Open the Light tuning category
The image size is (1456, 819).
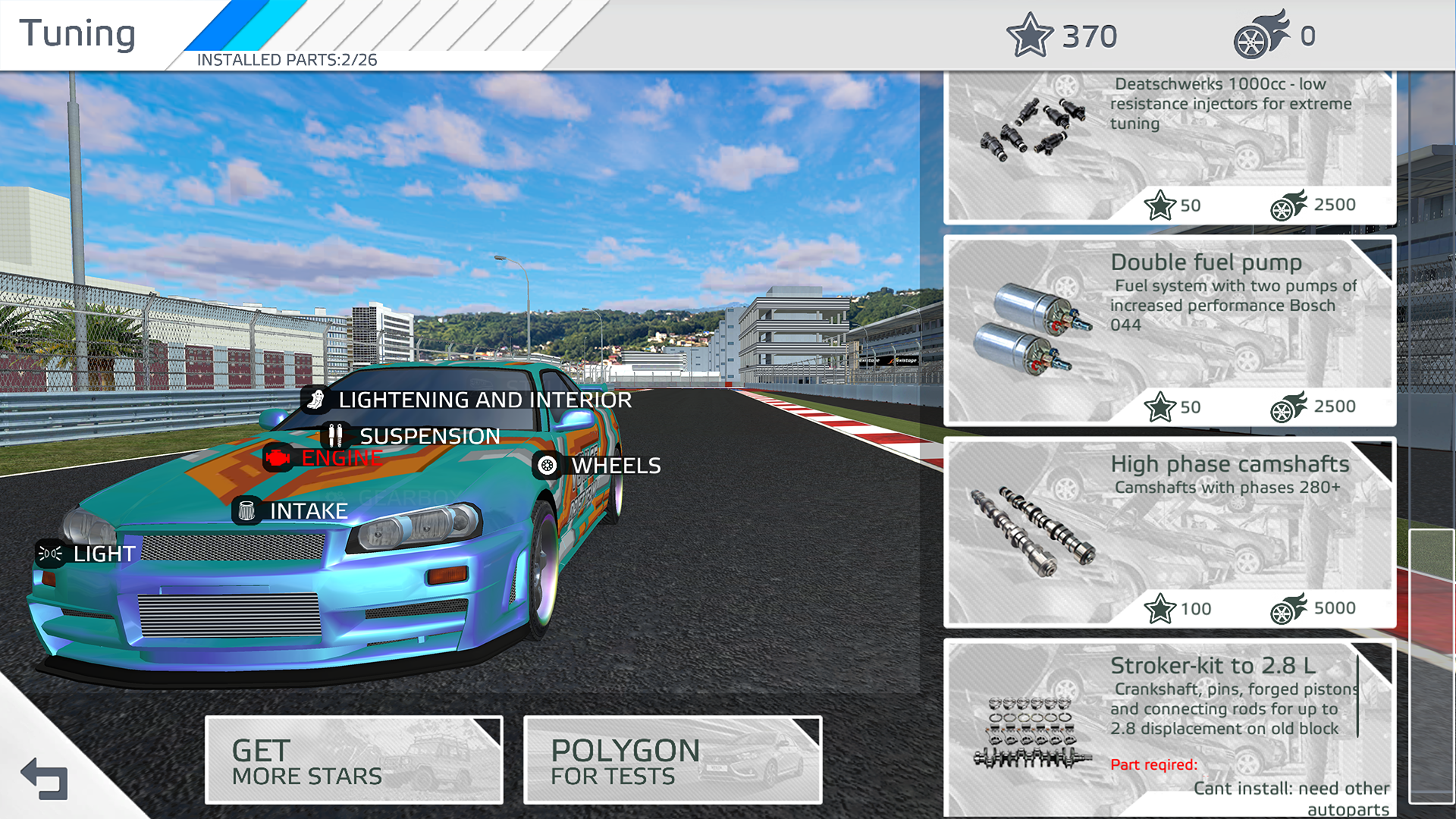point(88,554)
